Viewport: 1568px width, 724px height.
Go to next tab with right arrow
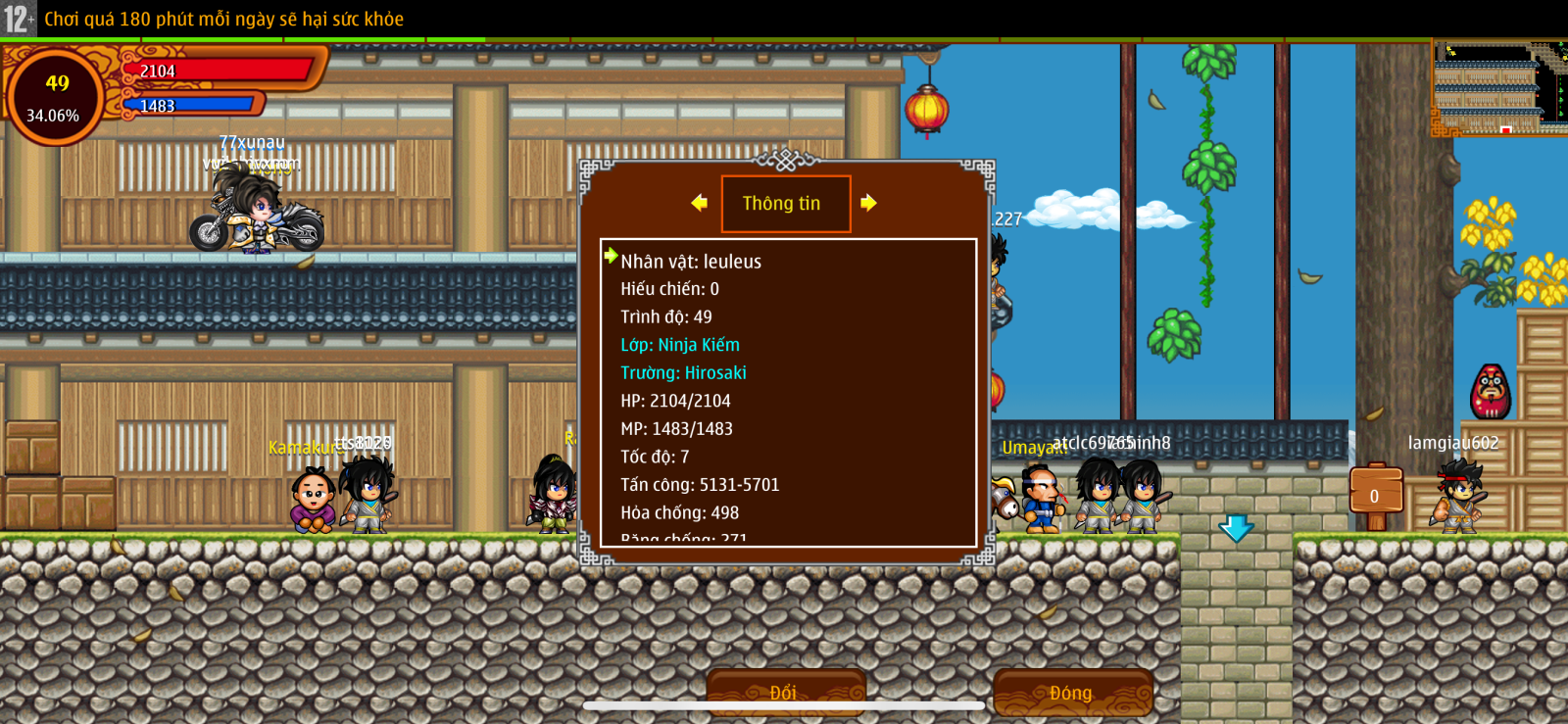click(868, 203)
